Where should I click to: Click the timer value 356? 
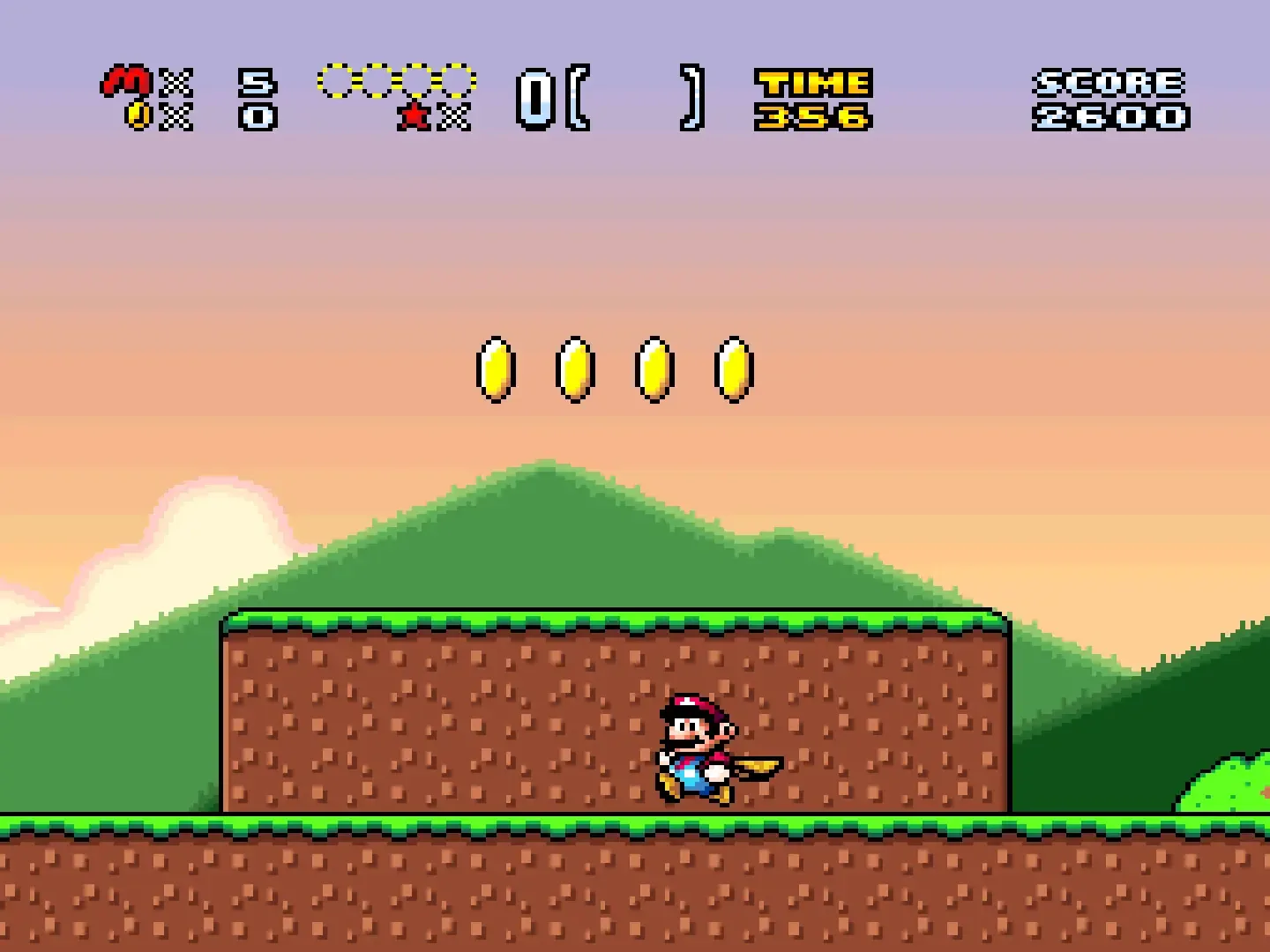pos(810,115)
